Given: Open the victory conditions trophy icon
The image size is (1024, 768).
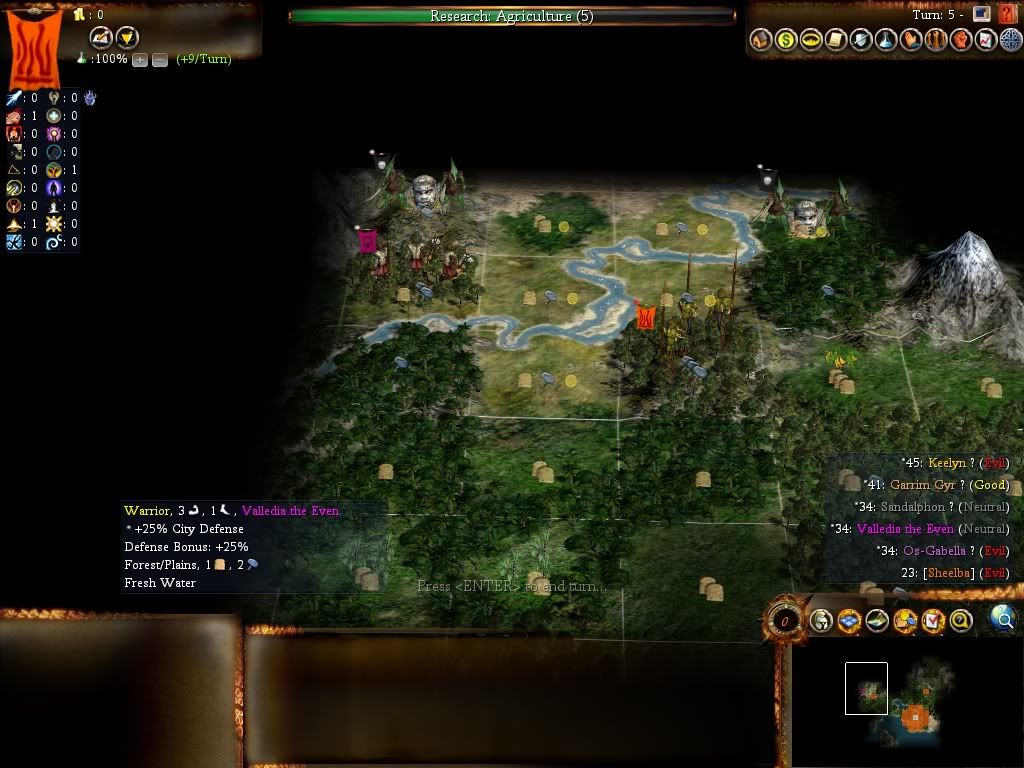Looking at the screenshot, I should [x=127, y=38].
